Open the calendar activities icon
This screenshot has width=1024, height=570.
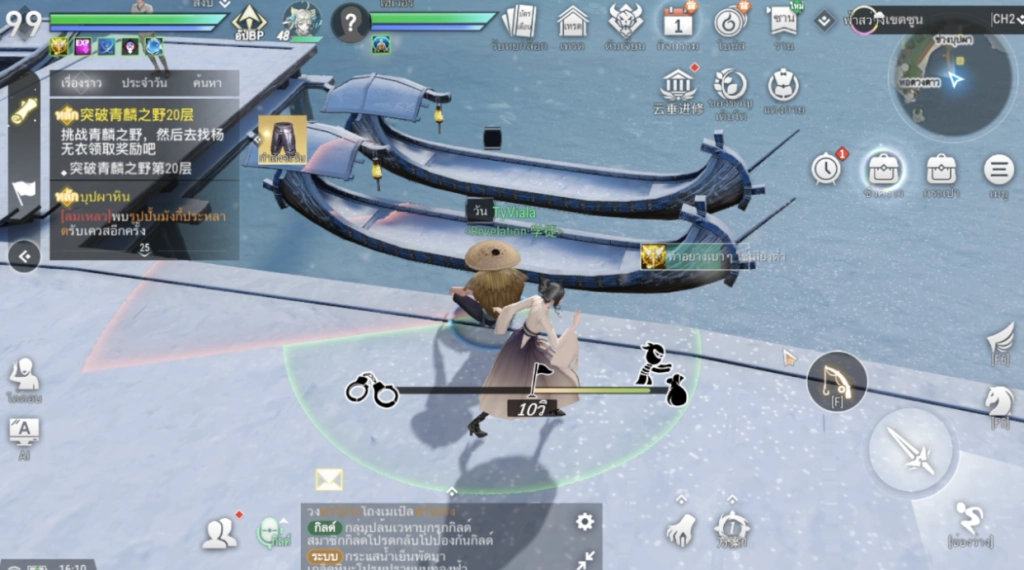(677, 21)
